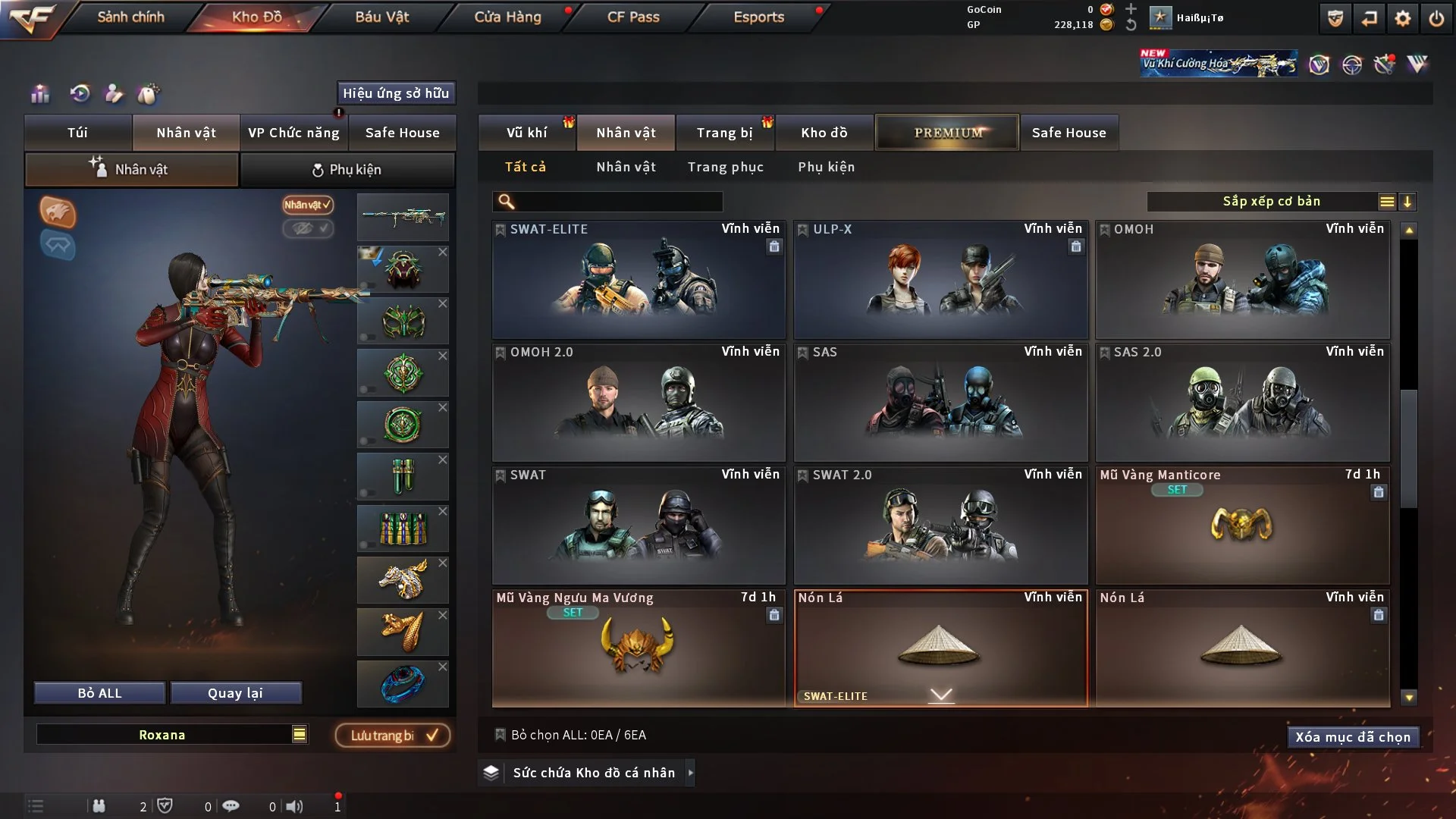The height and width of the screenshot is (819, 1456).
Task: Save loadout with Lưu trang bị
Action: [393, 736]
